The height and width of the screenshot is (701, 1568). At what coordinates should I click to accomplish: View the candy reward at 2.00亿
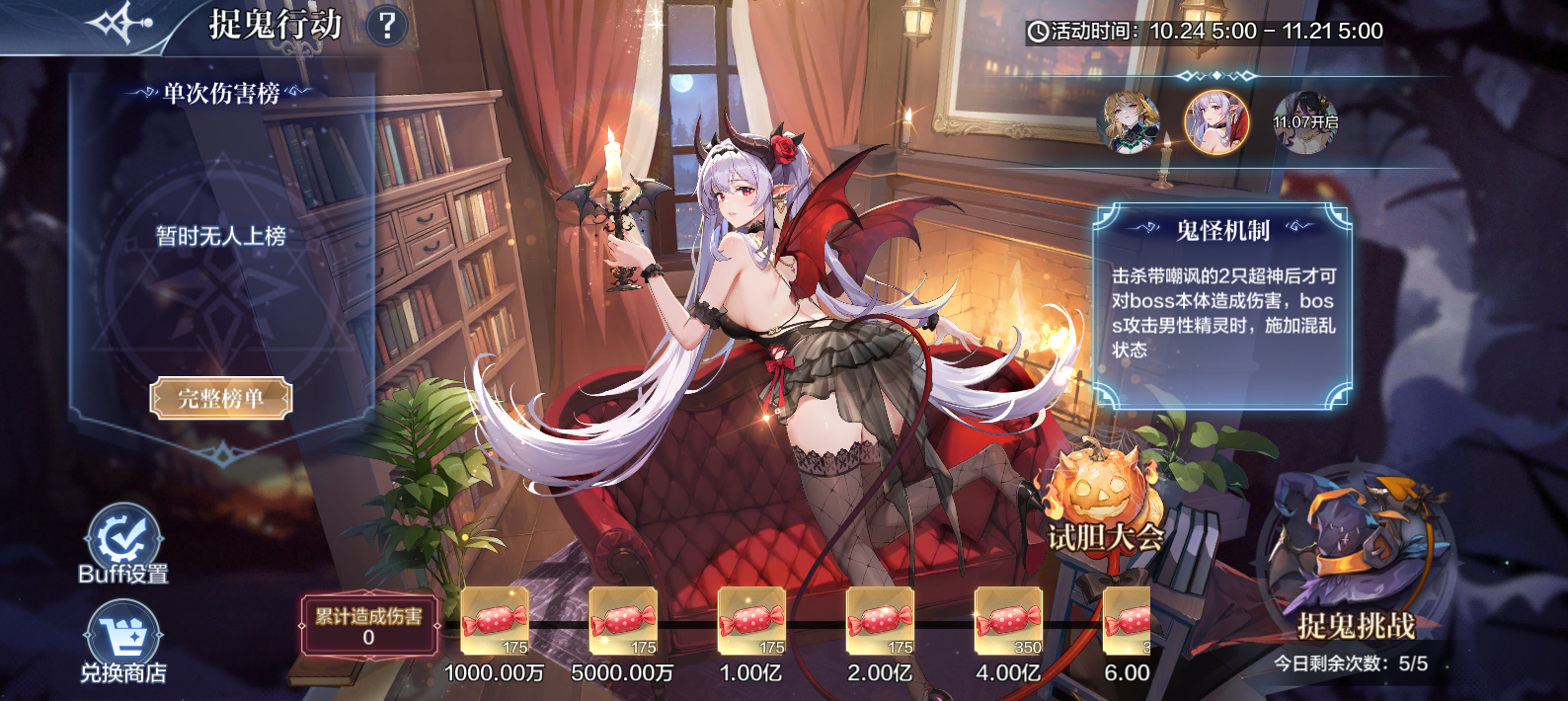pos(880,621)
